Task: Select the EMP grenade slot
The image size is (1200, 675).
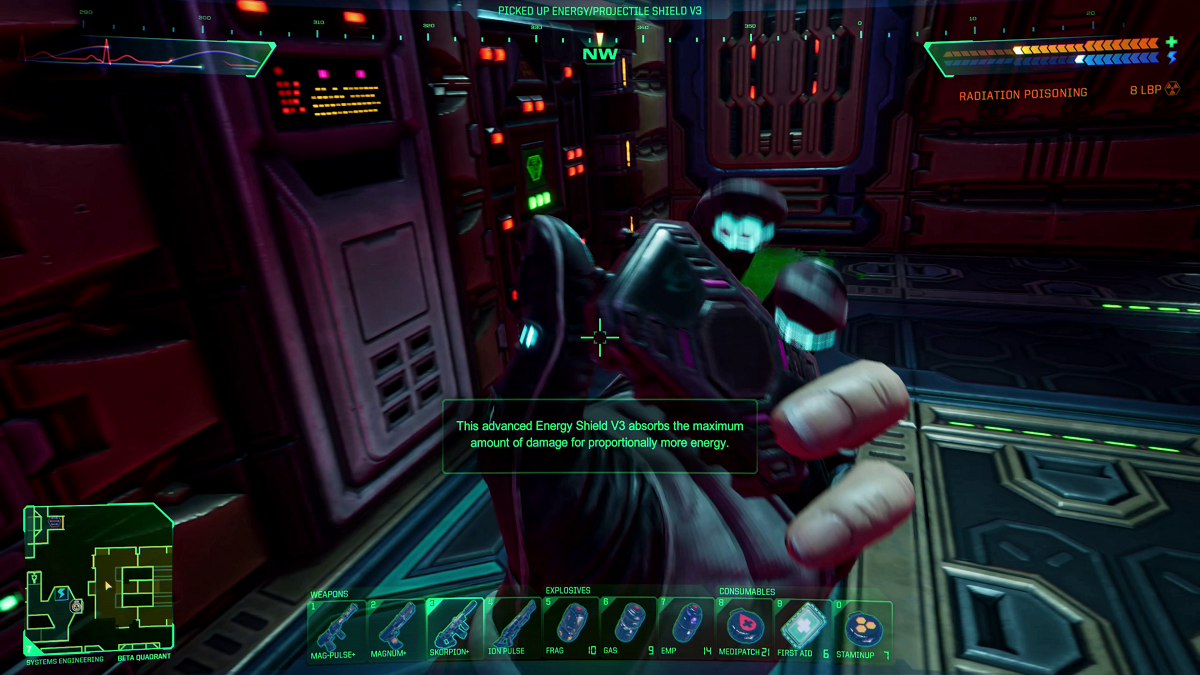Action: pos(686,627)
